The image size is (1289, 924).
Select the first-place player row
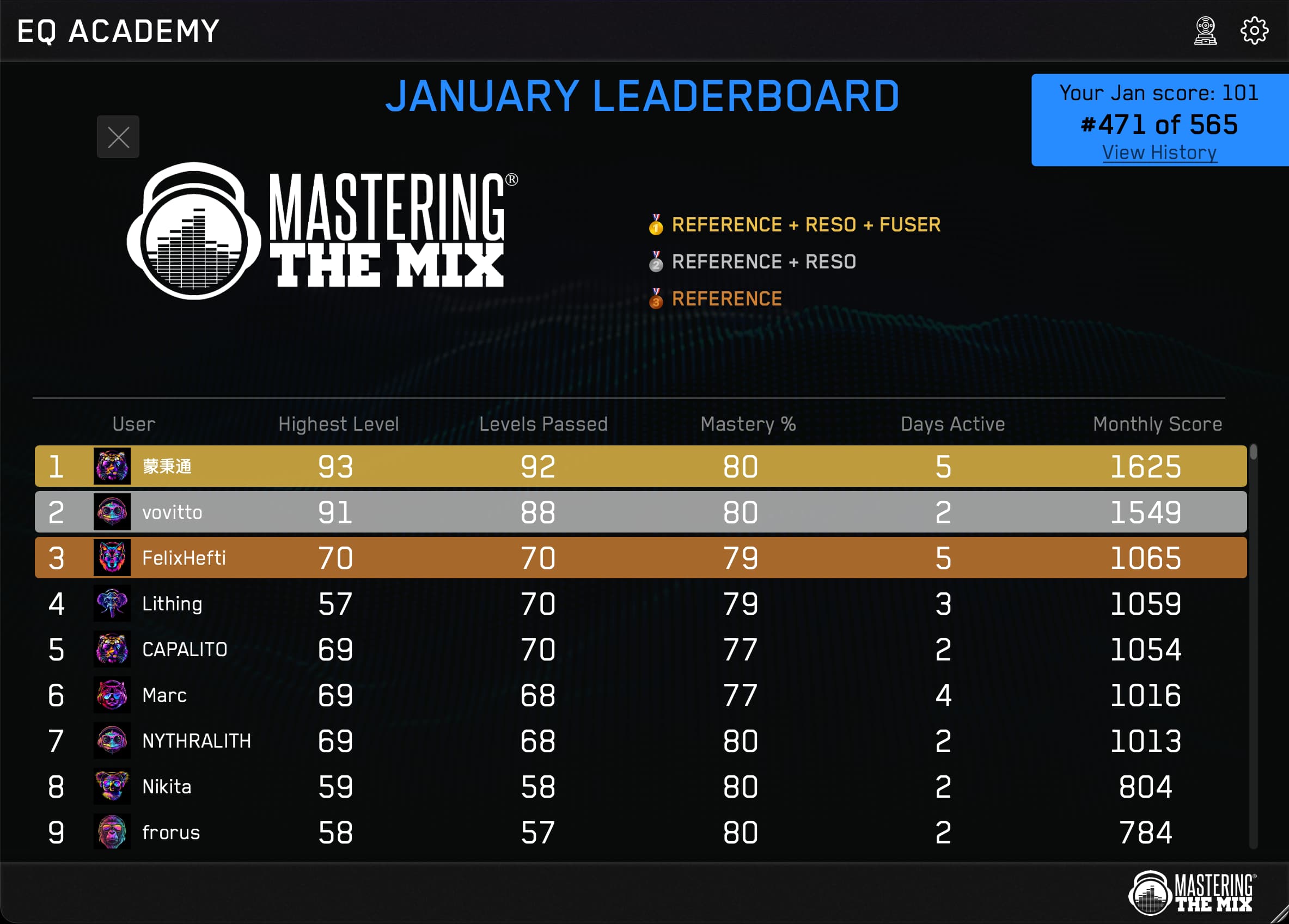pos(640,466)
